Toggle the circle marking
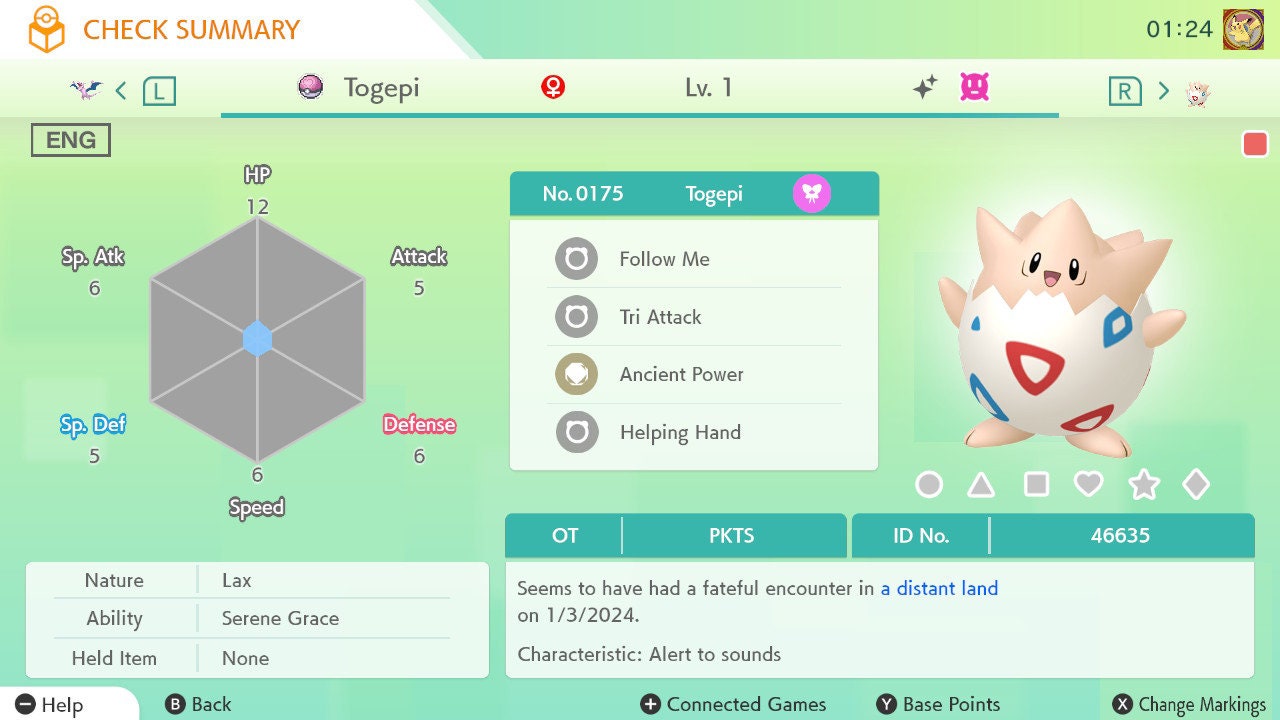The image size is (1280, 720). (x=929, y=485)
